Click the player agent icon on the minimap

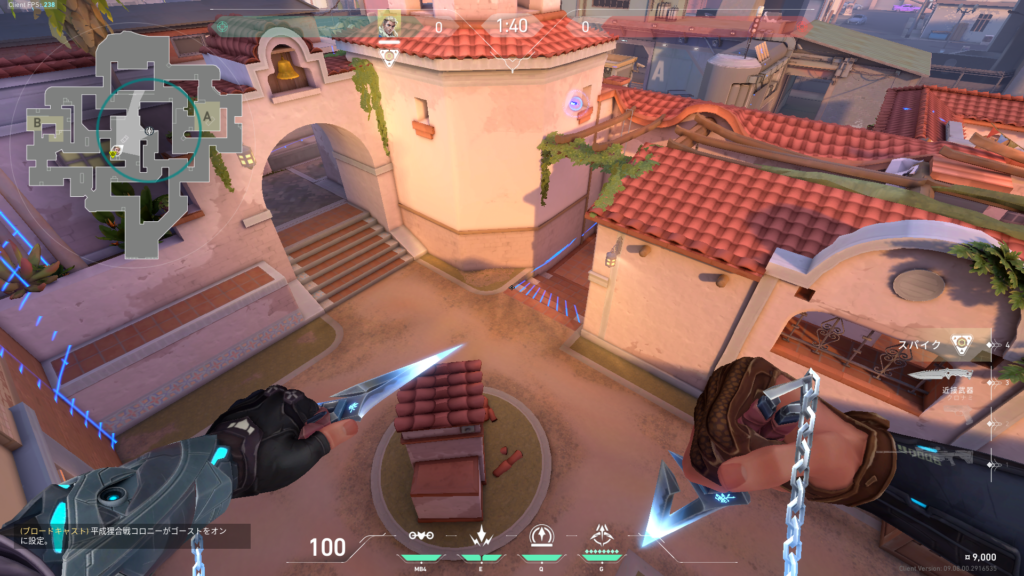coord(116,150)
